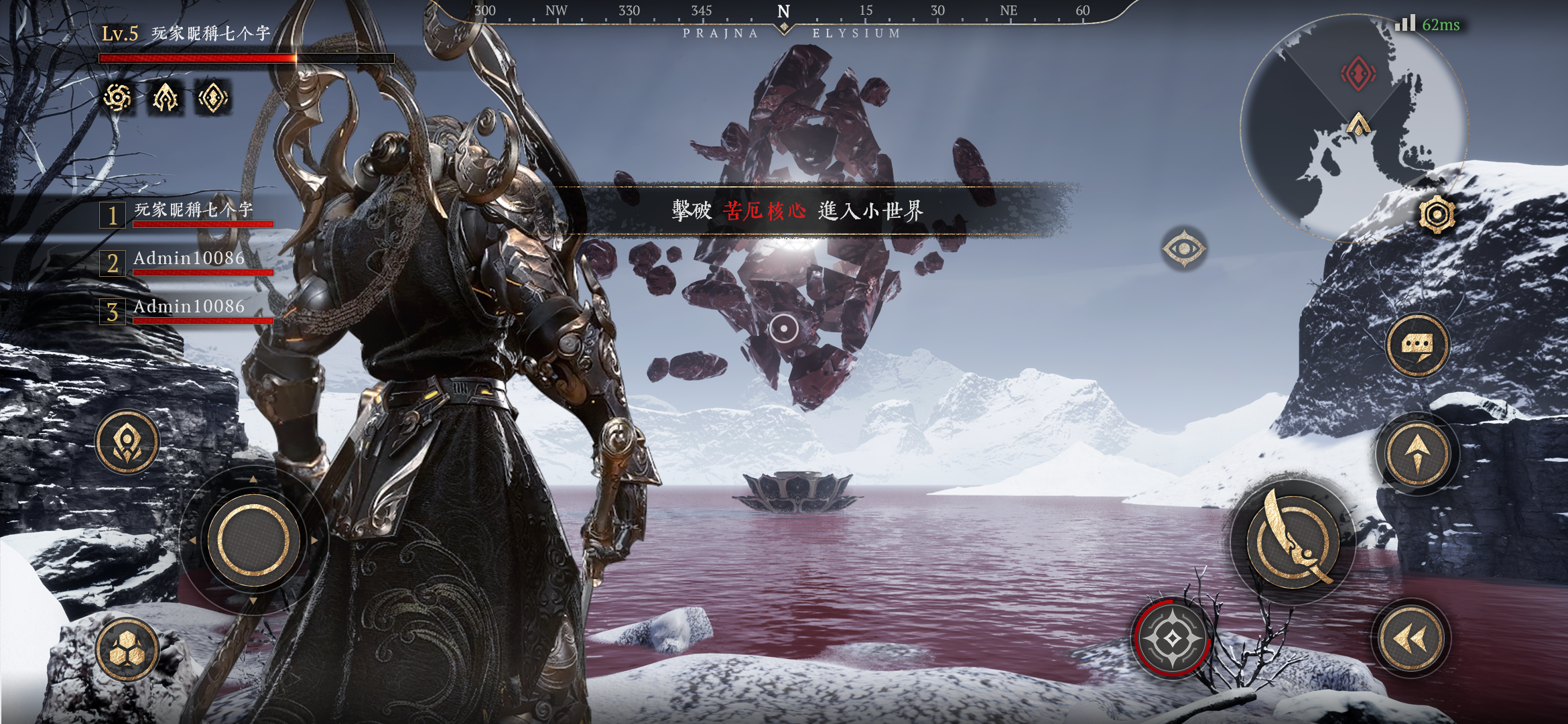
Task: Open the chat speech bubble
Action: 1417,346
